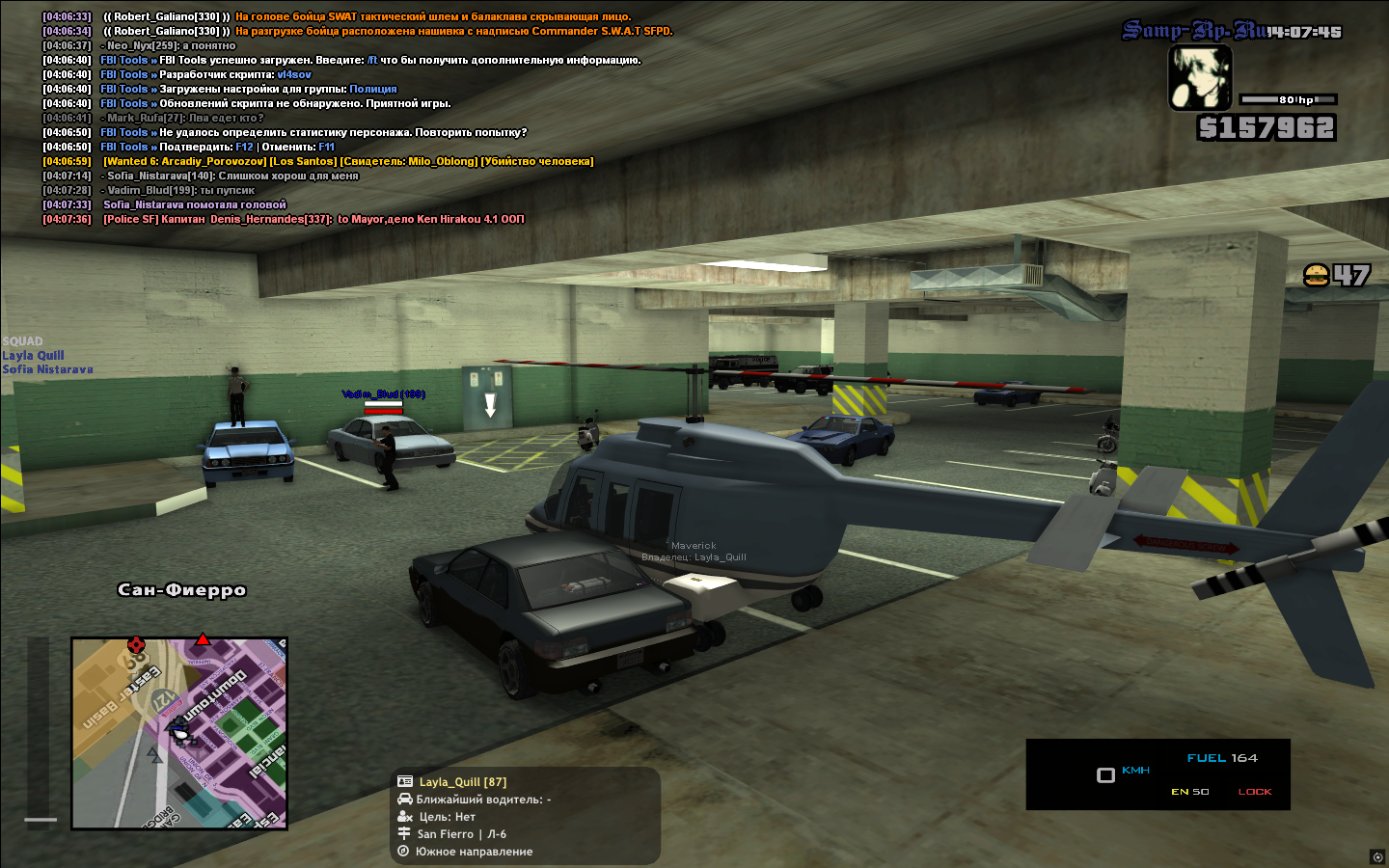
Task: Click the Layla_Quill [87] row in info panel
Action: coord(462,782)
